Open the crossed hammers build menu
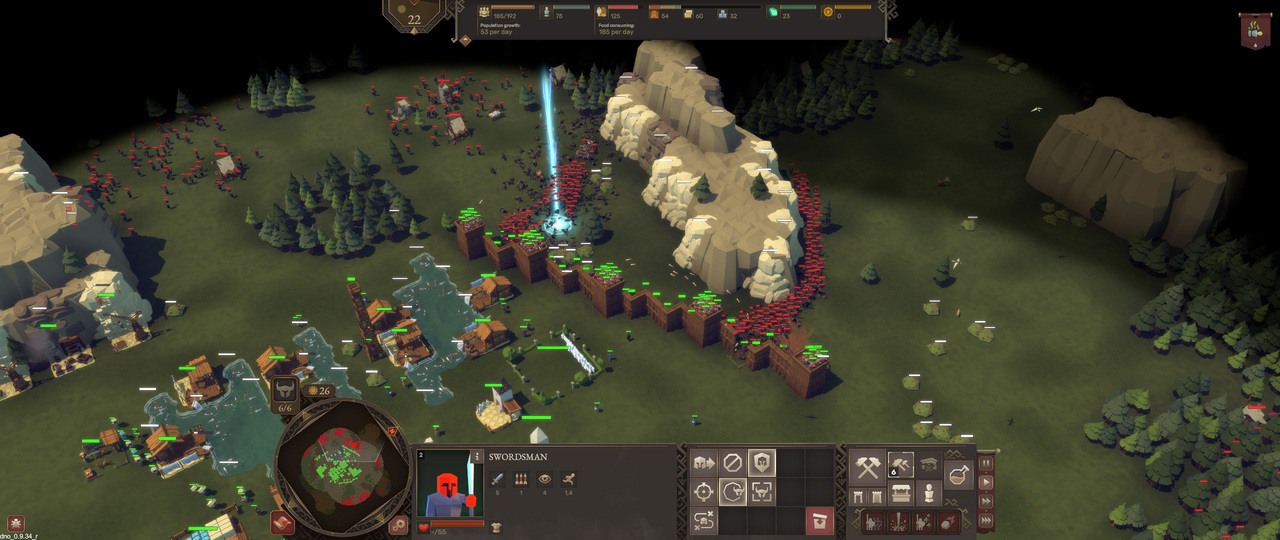 [867, 468]
